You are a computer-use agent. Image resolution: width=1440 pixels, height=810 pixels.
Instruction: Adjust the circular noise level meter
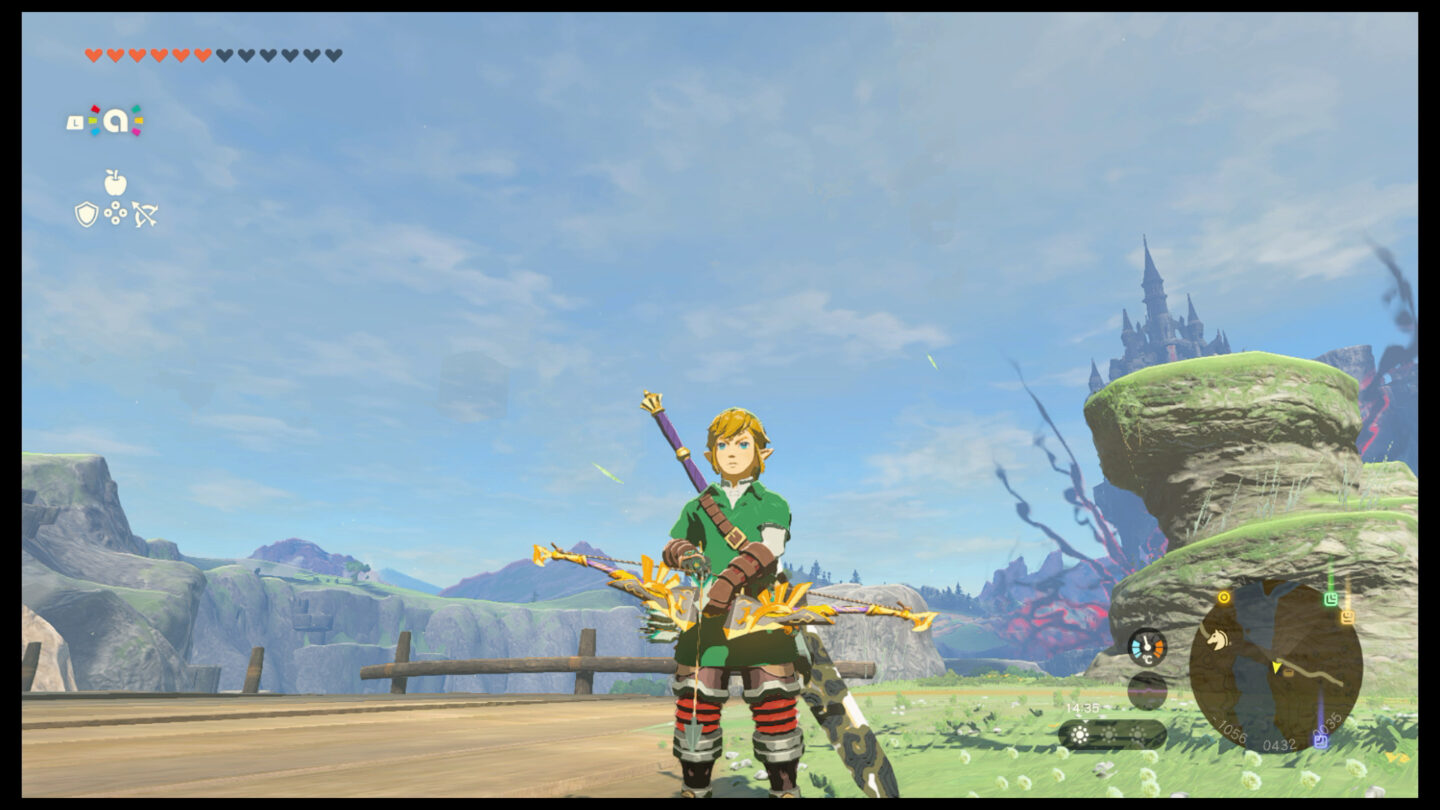click(x=1148, y=690)
